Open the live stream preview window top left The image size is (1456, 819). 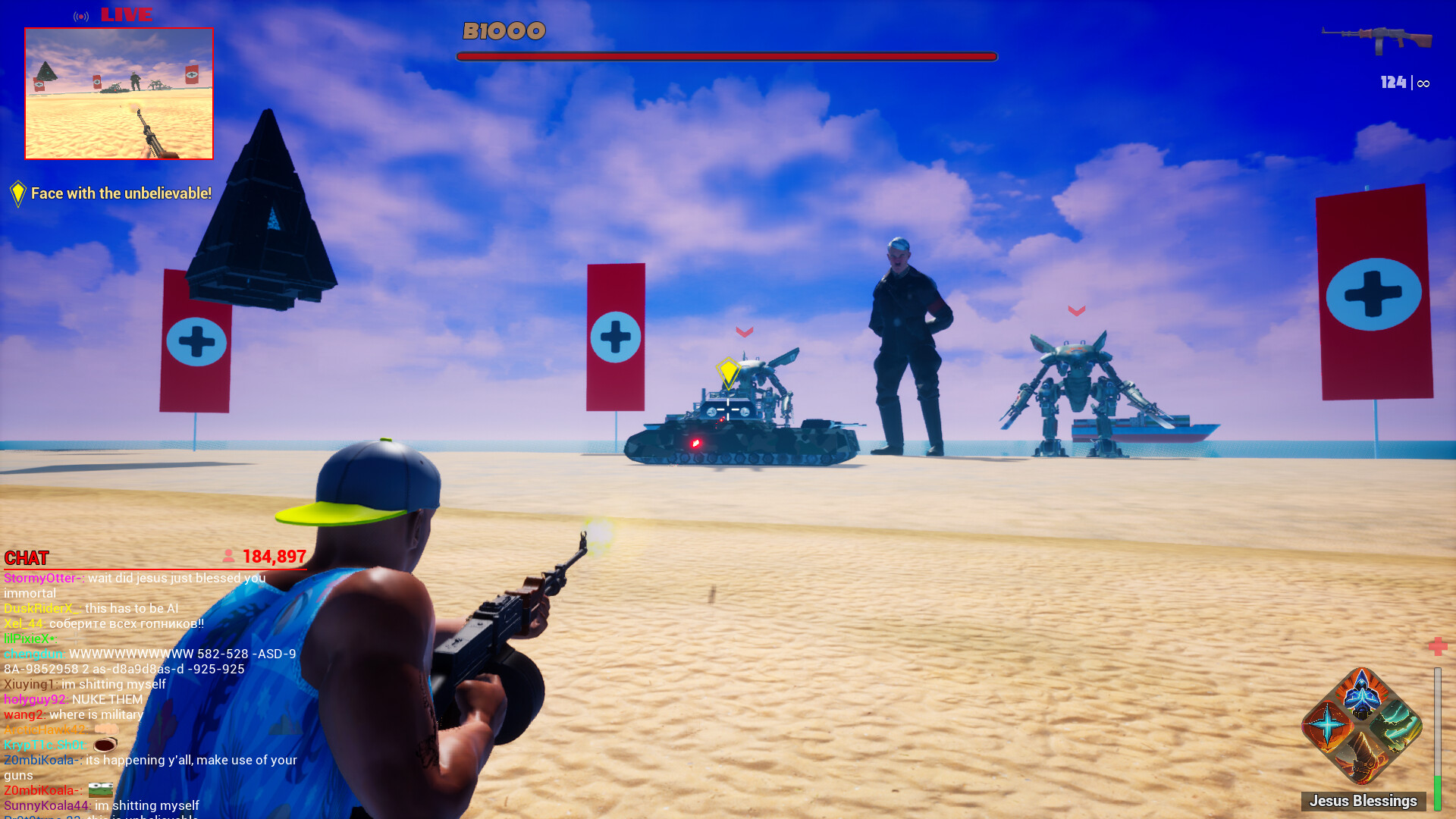[119, 95]
